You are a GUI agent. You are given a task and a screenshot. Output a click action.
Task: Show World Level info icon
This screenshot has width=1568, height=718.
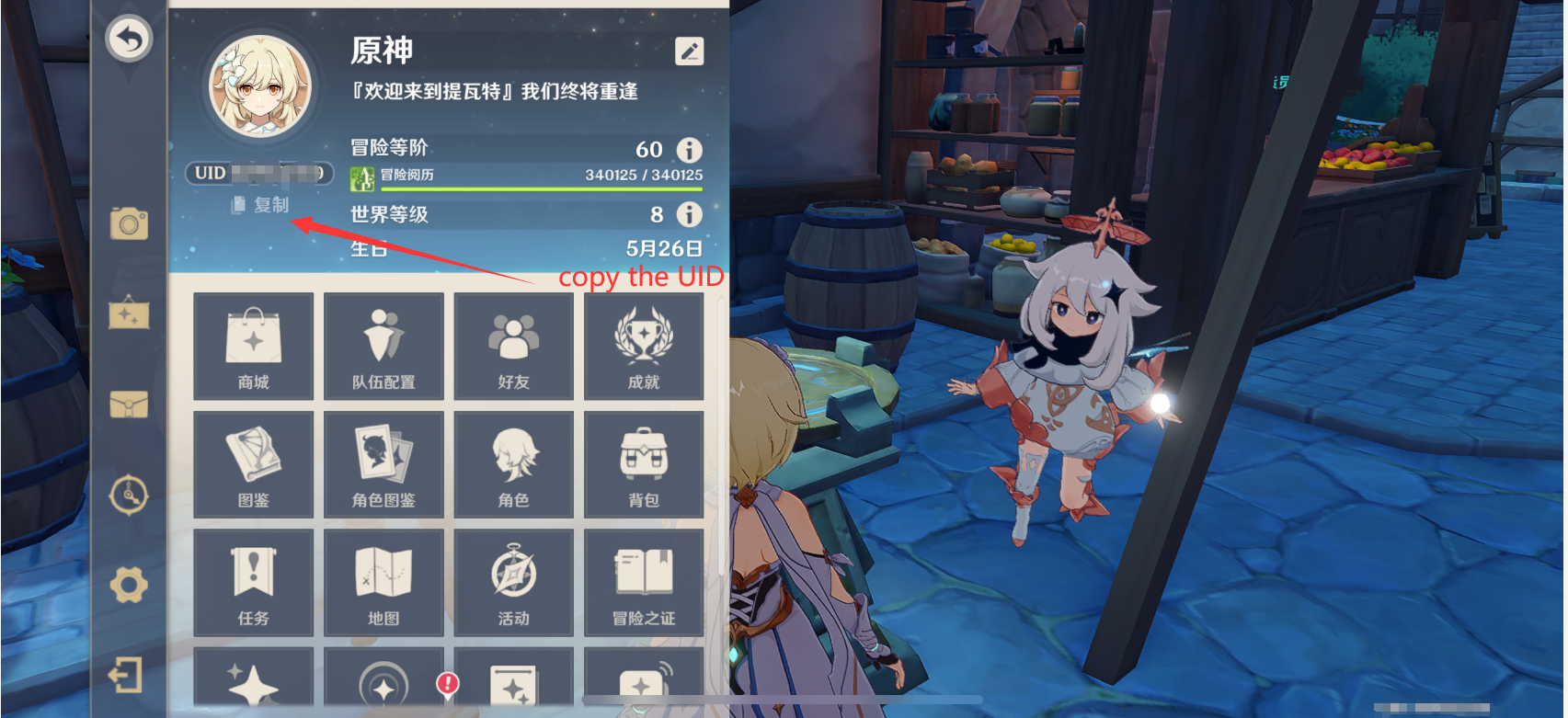click(x=689, y=215)
